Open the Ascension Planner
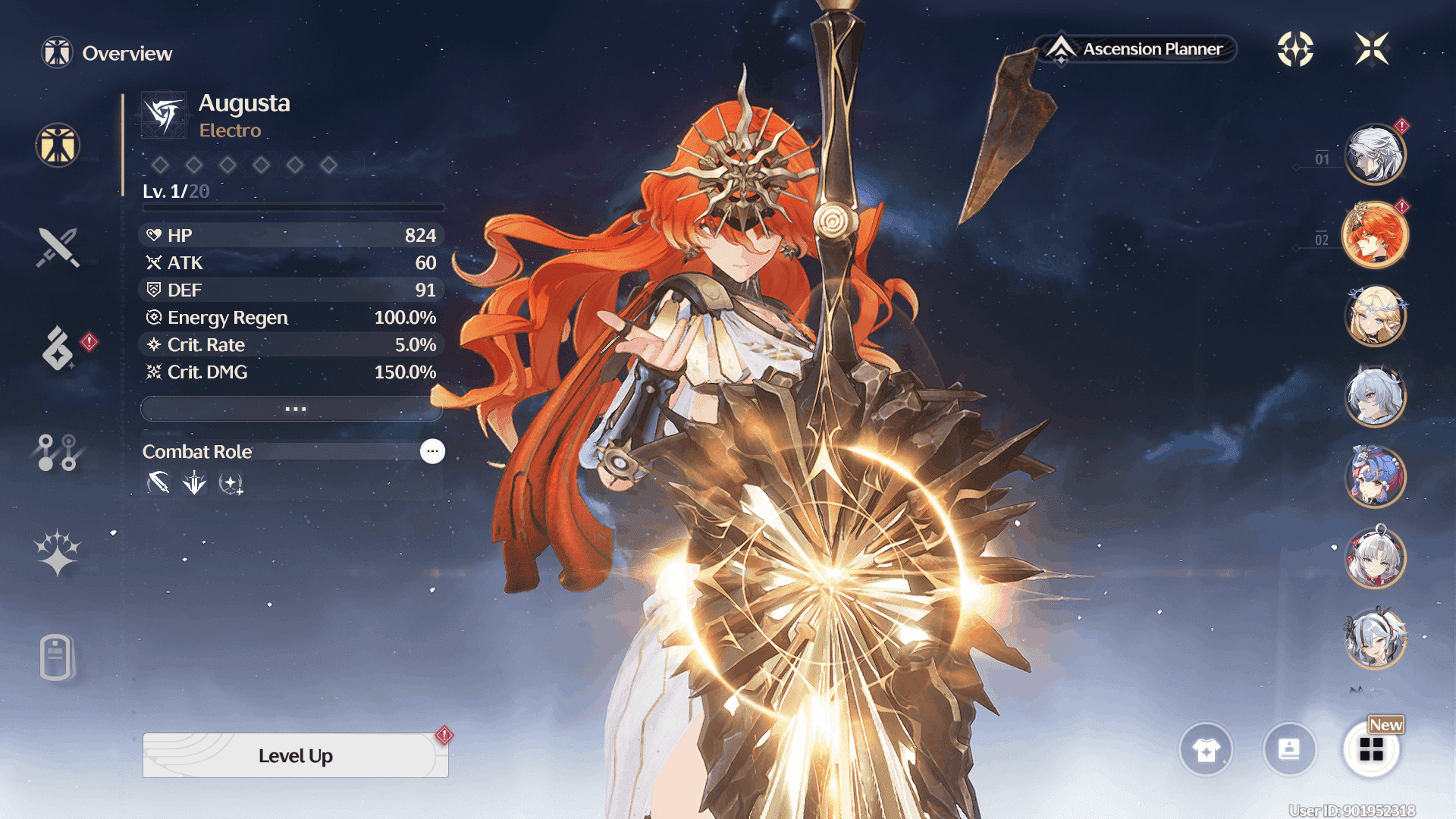 point(1136,49)
